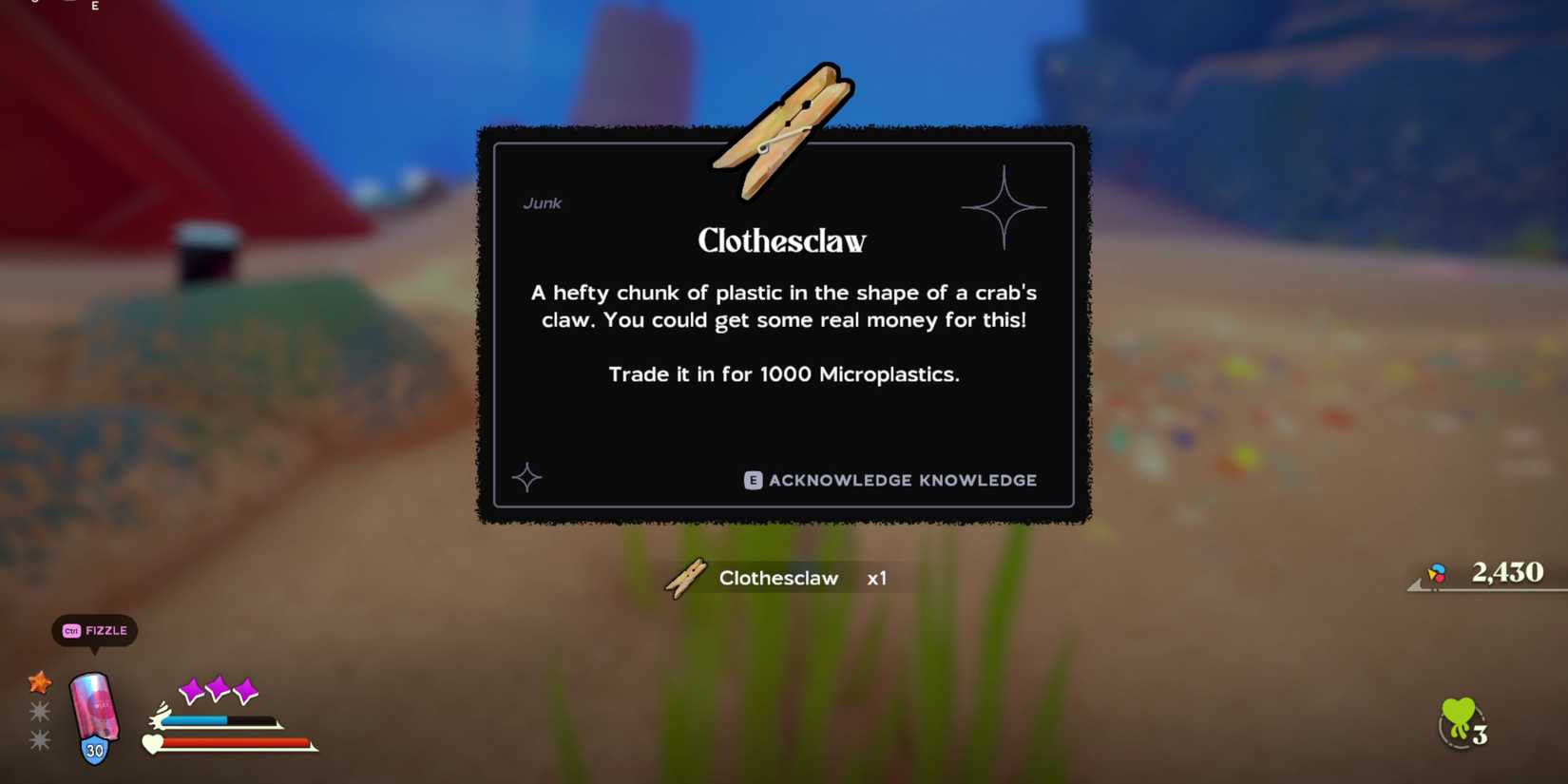Screen dimensions: 1568x784
Task: Click the Clothesclaw thumbnail in the item banner
Action: (683, 578)
